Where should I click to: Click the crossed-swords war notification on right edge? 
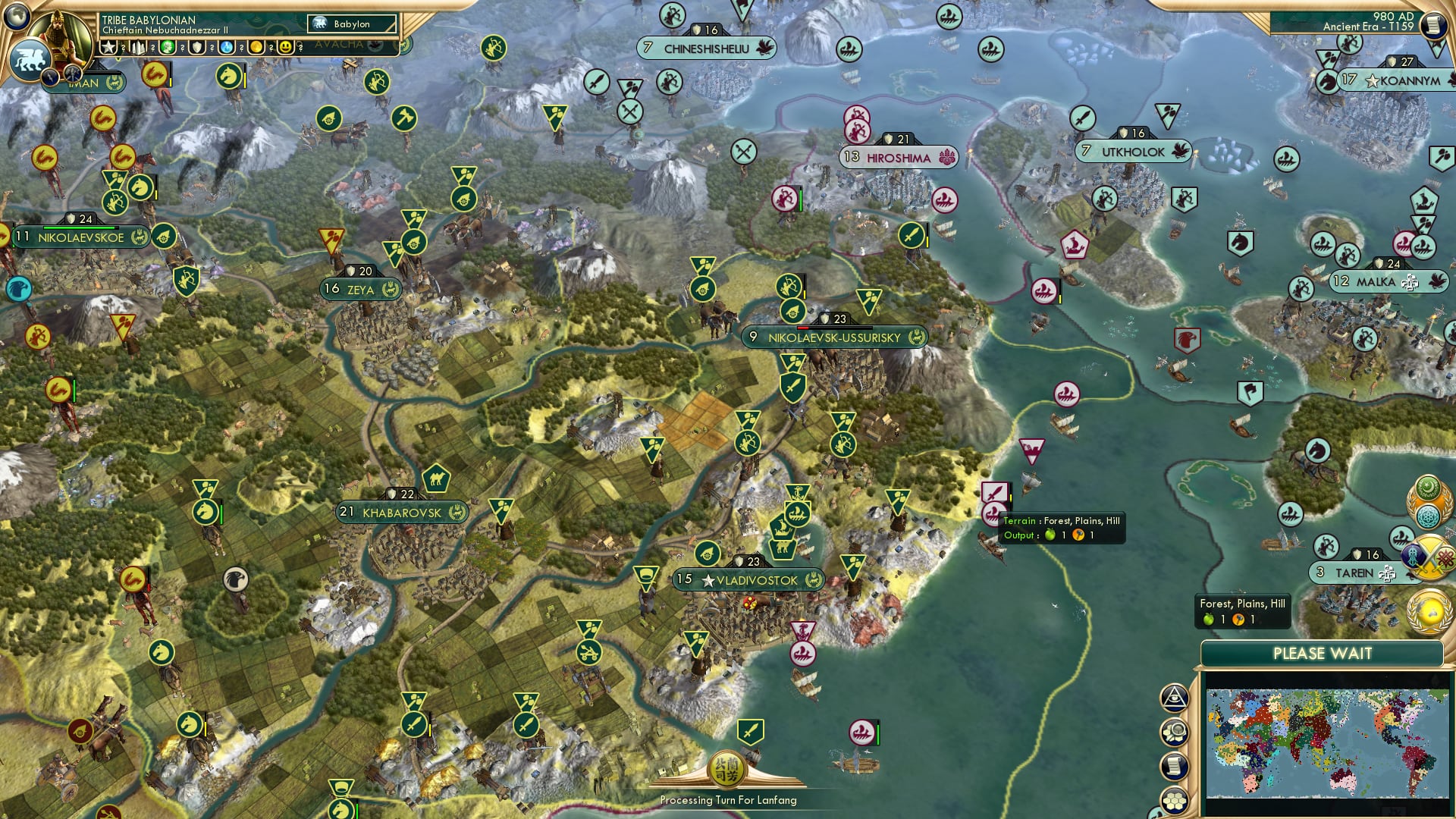[1429, 555]
